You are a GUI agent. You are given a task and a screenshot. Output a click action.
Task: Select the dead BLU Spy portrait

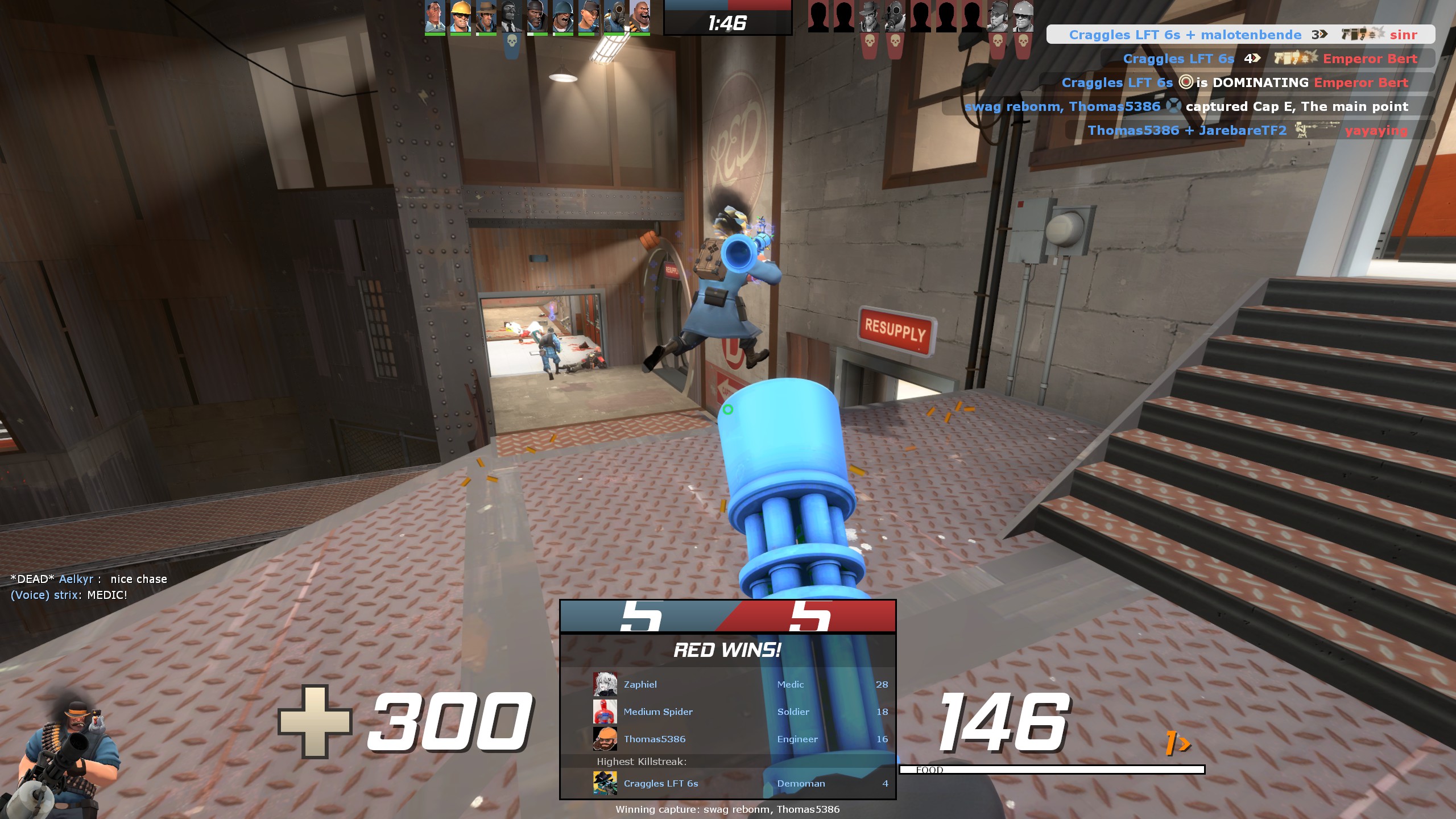pos(511,16)
